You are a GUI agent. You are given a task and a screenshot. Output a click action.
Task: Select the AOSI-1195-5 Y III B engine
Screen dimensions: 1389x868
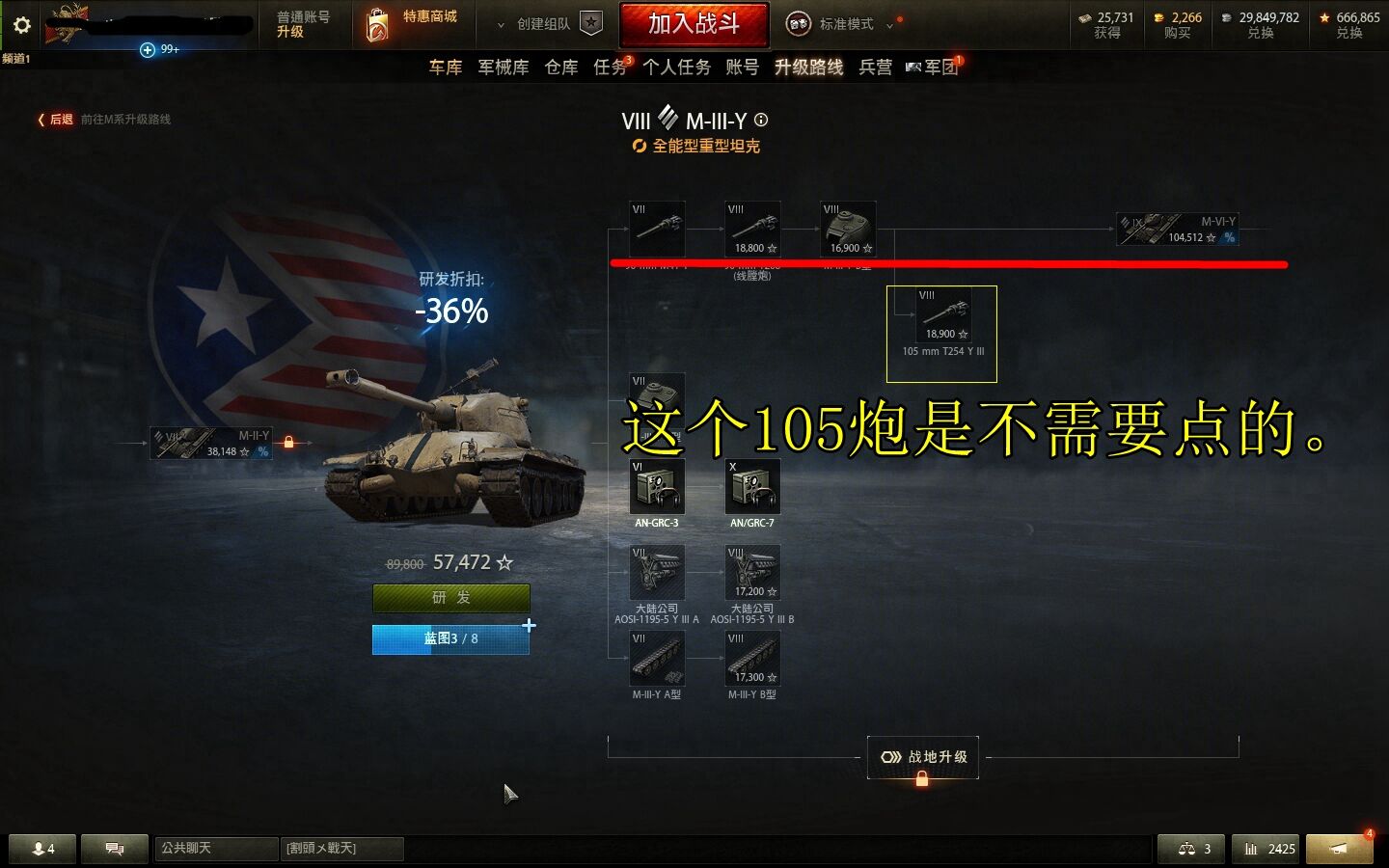point(752,574)
